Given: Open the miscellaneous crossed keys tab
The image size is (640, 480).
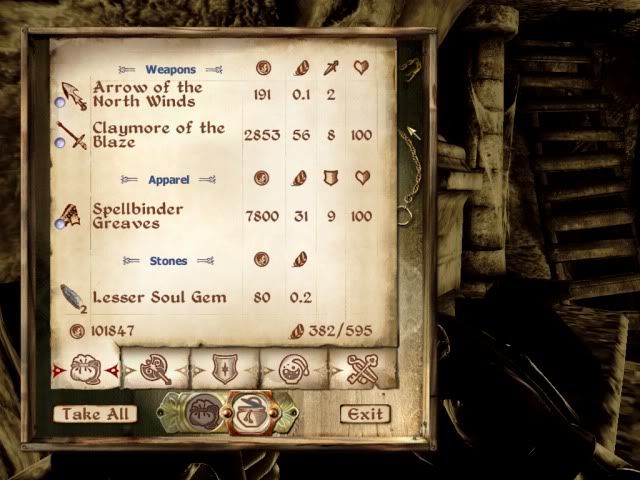Looking at the screenshot, I should pos(362,370).
